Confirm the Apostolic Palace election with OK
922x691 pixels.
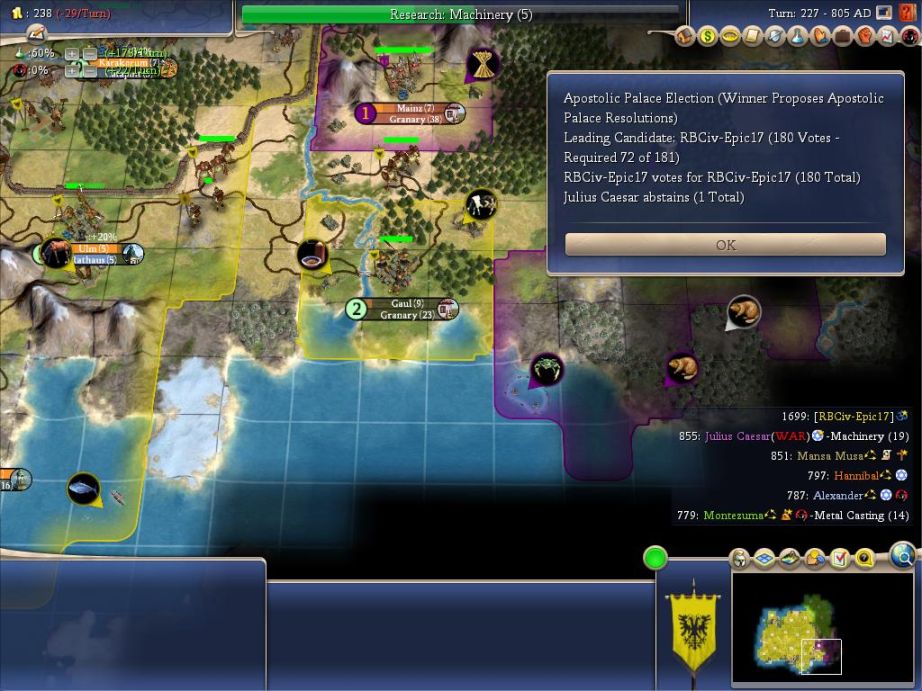725,245
